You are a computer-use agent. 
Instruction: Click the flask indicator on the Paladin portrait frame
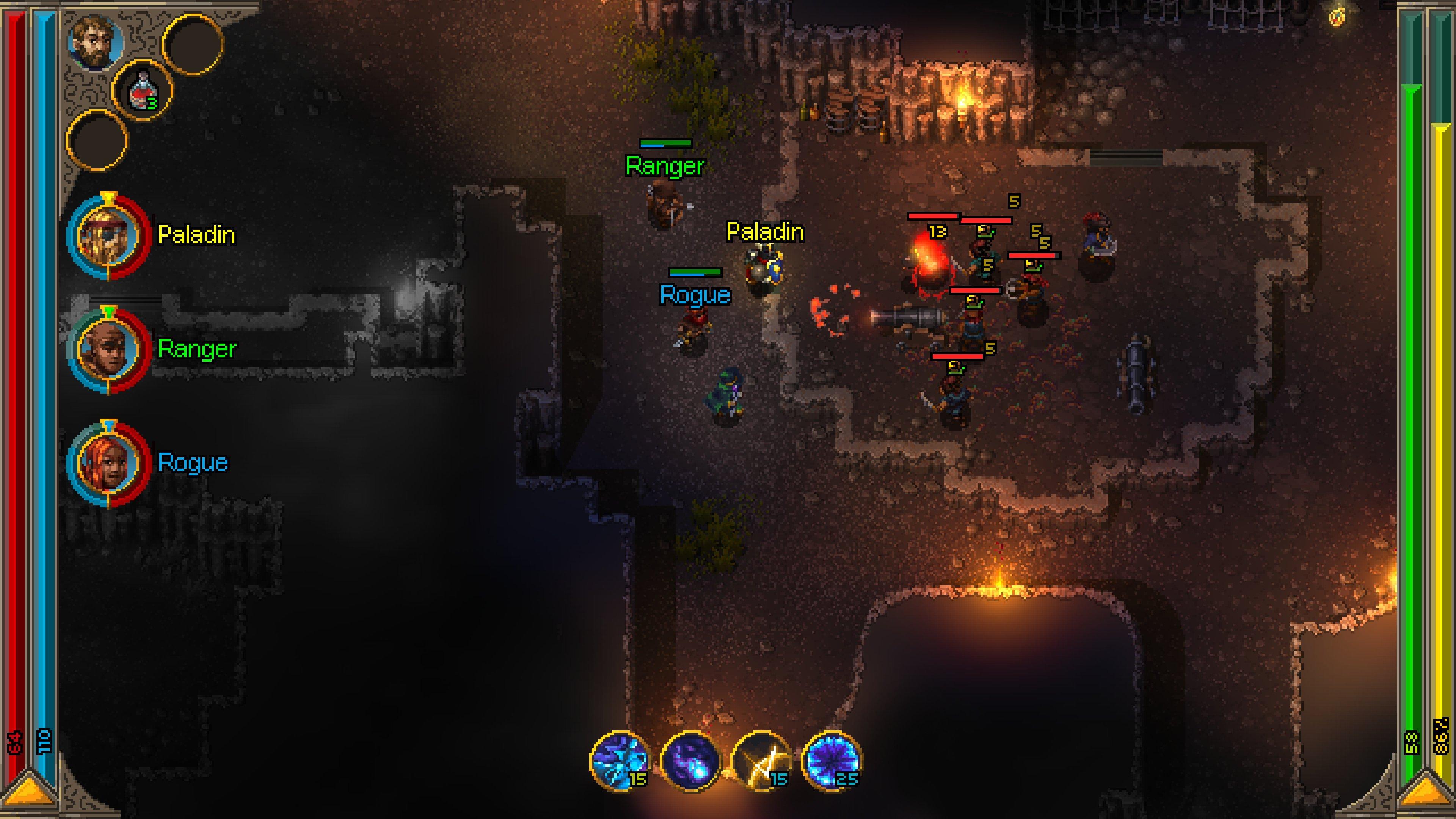108,198
